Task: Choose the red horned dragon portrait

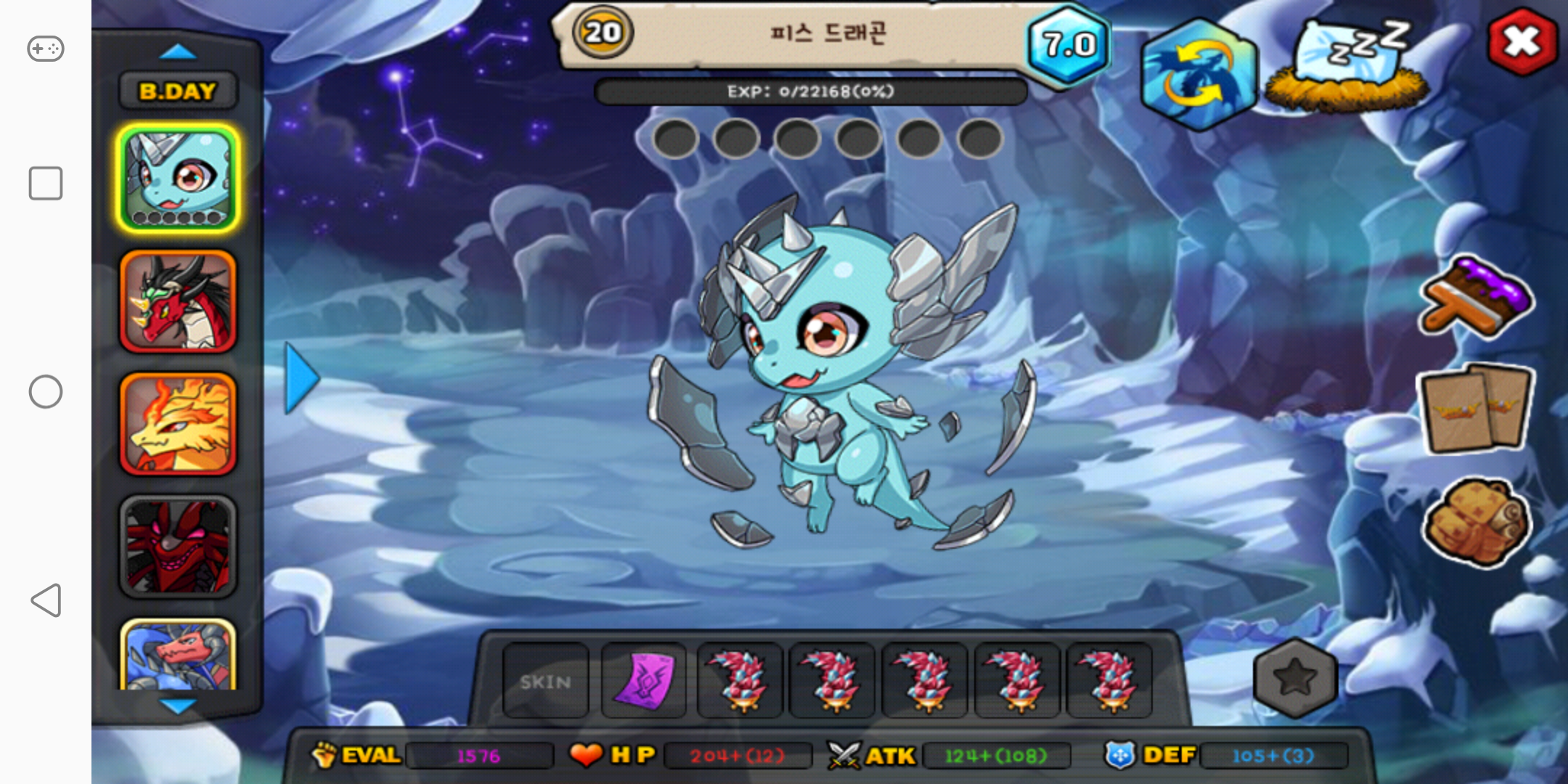Action: point(178,301)
